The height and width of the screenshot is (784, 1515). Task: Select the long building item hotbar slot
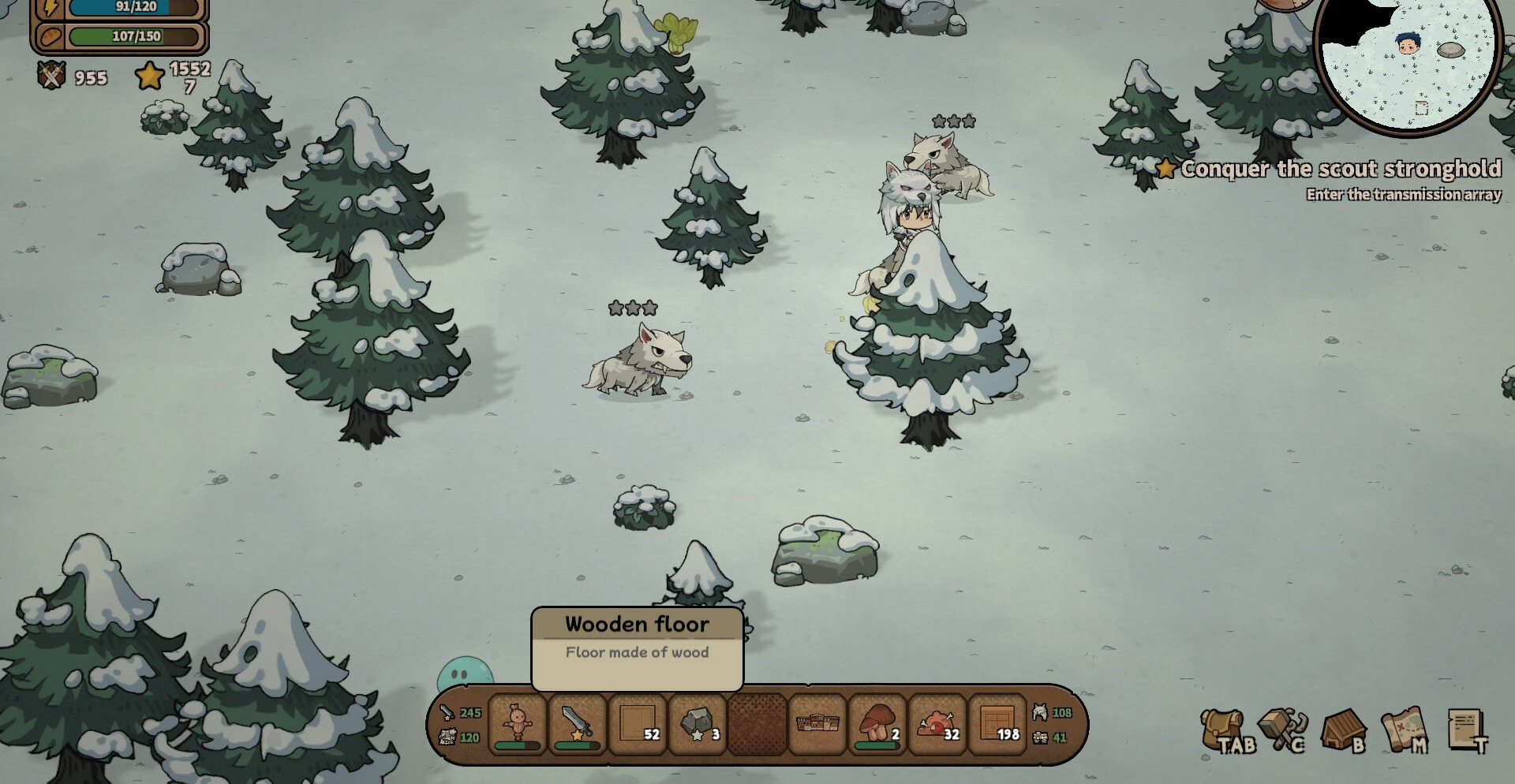tap(817, 724)
